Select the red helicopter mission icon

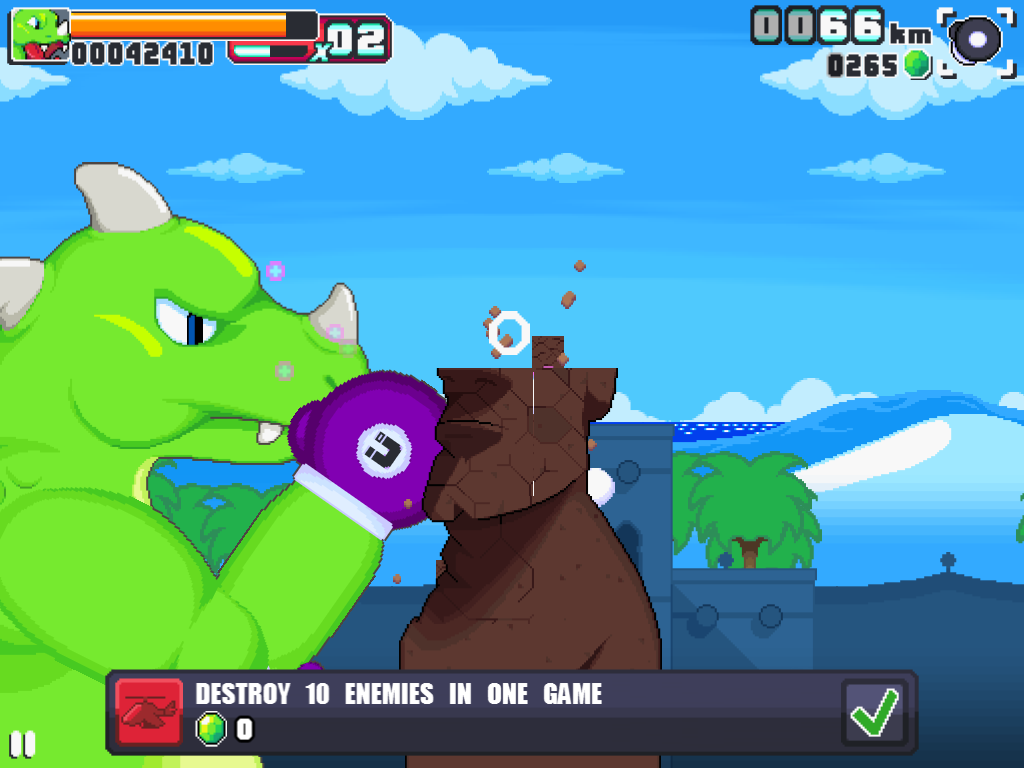pyautogui.click(x=149, y=712)
